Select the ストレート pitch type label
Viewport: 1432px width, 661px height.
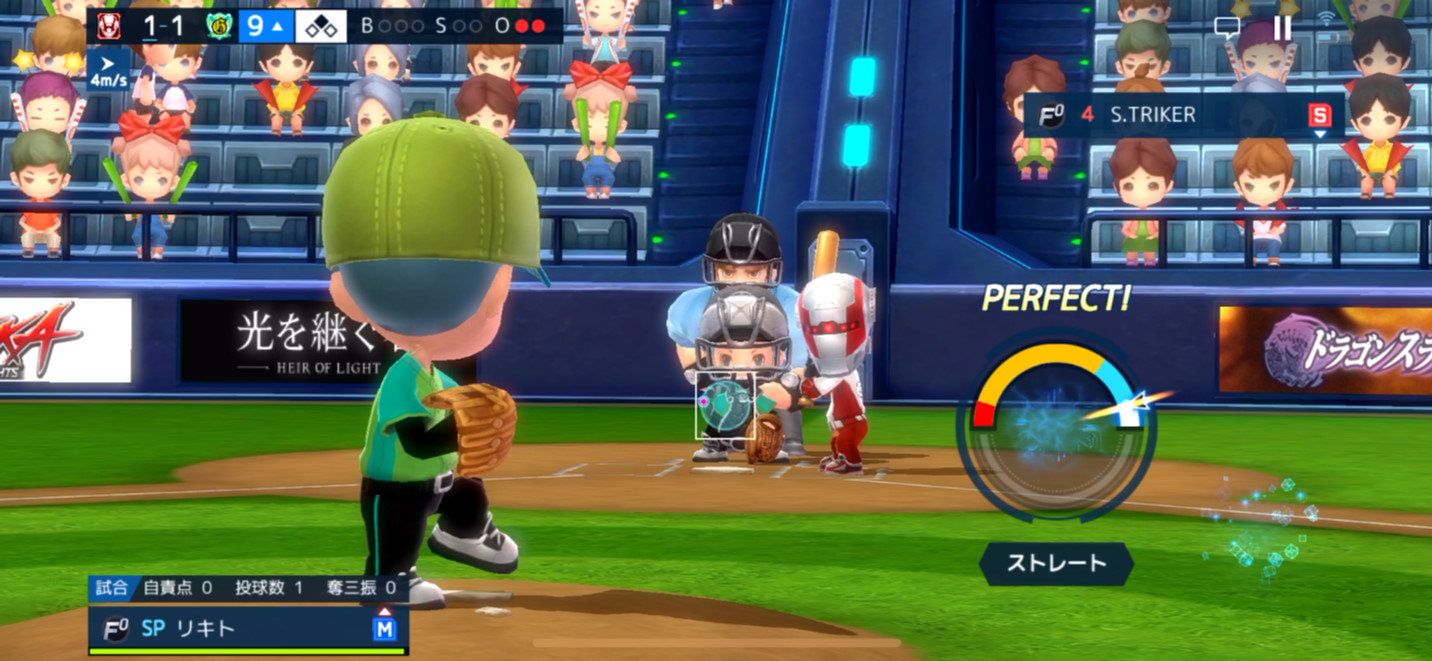click(x=1056, y=563)
